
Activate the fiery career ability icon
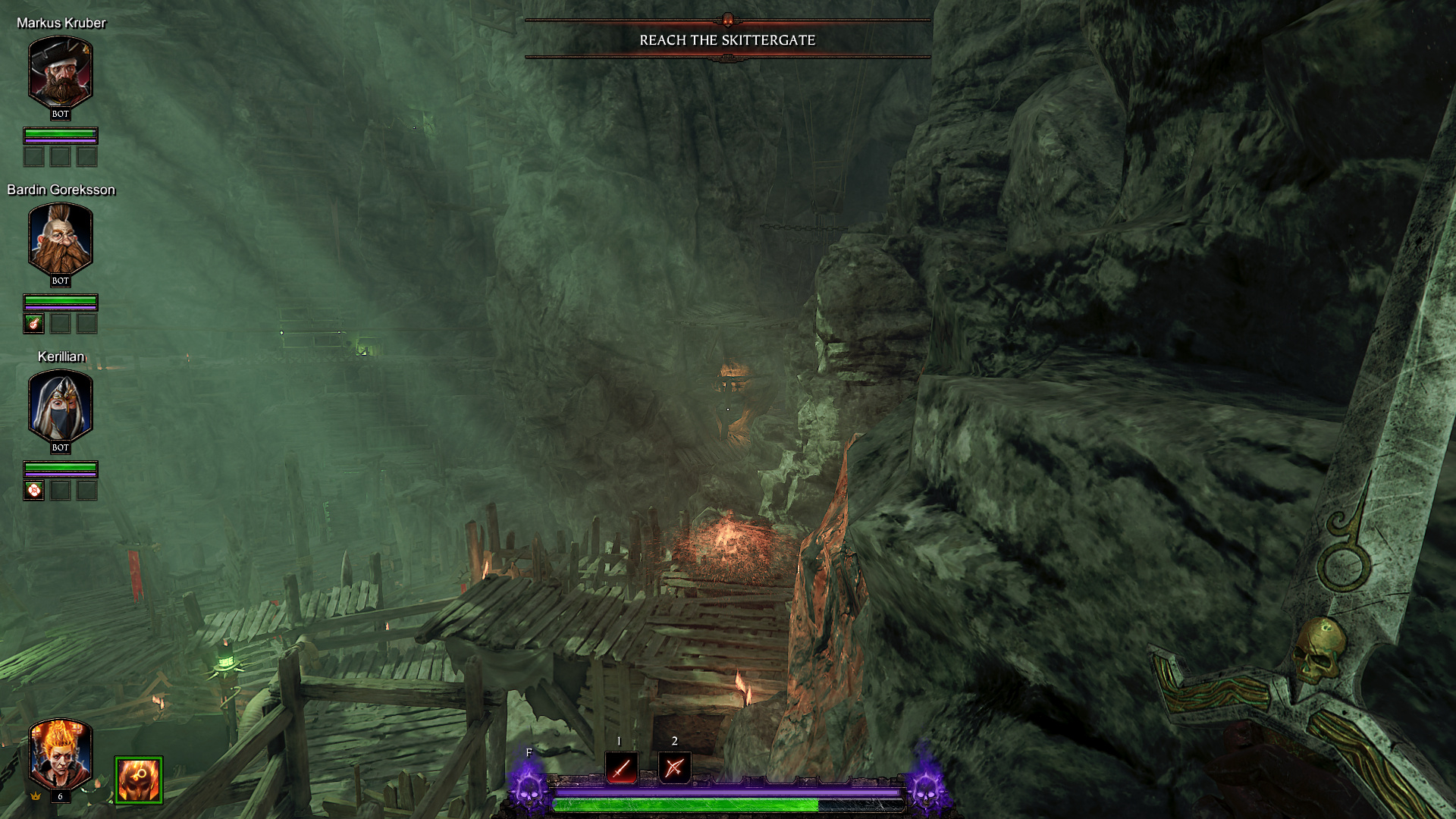139,779
